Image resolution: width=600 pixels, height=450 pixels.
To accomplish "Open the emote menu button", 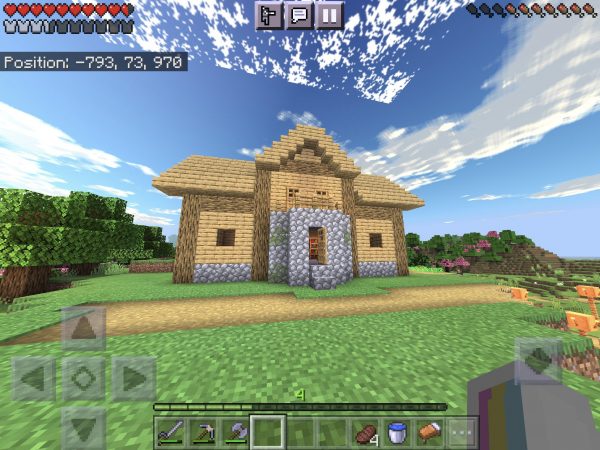I will click(268, 16).
